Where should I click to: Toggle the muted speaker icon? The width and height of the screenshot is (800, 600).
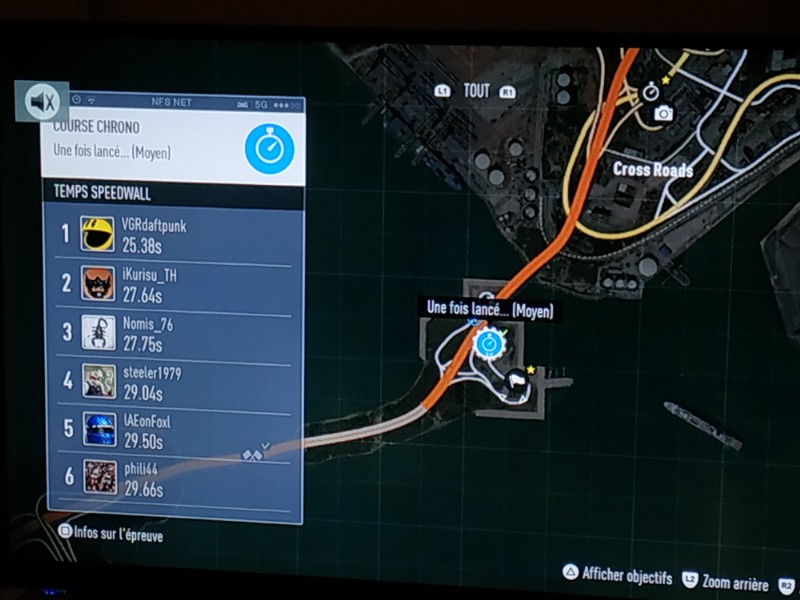tap(43, 101)
